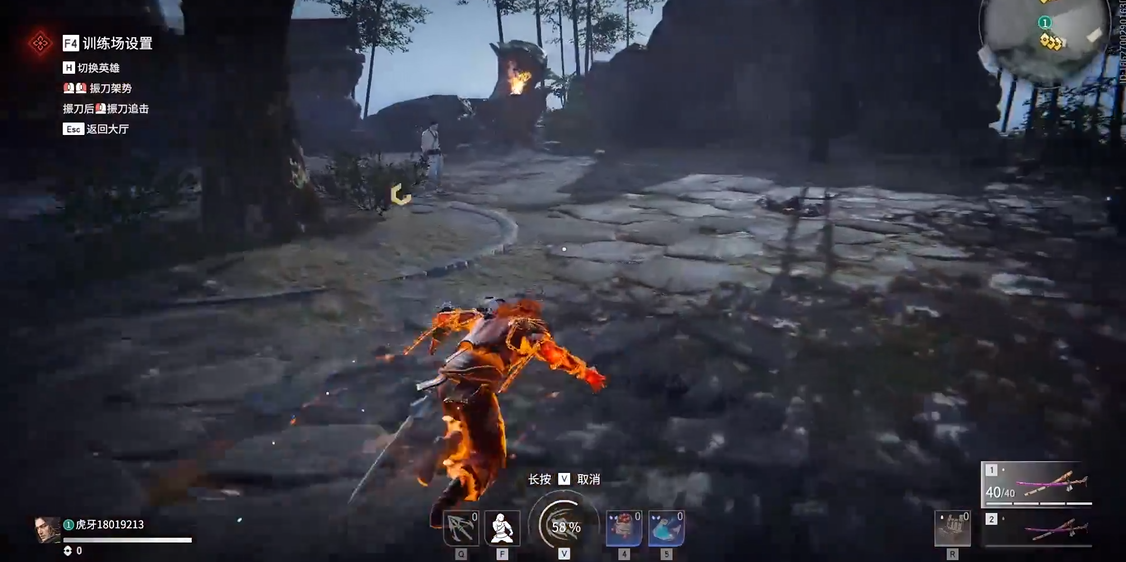The image size is (1126, 562).
Task: Use the red pouch consumable
Action: click(x=624, y=528)
